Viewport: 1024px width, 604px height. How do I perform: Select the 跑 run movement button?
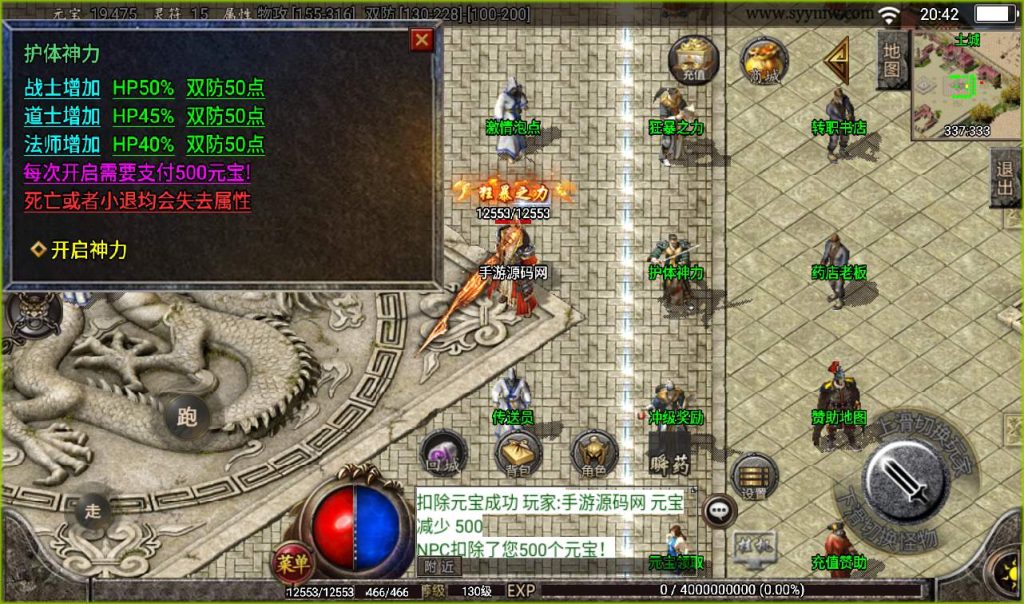pos(186,415)
